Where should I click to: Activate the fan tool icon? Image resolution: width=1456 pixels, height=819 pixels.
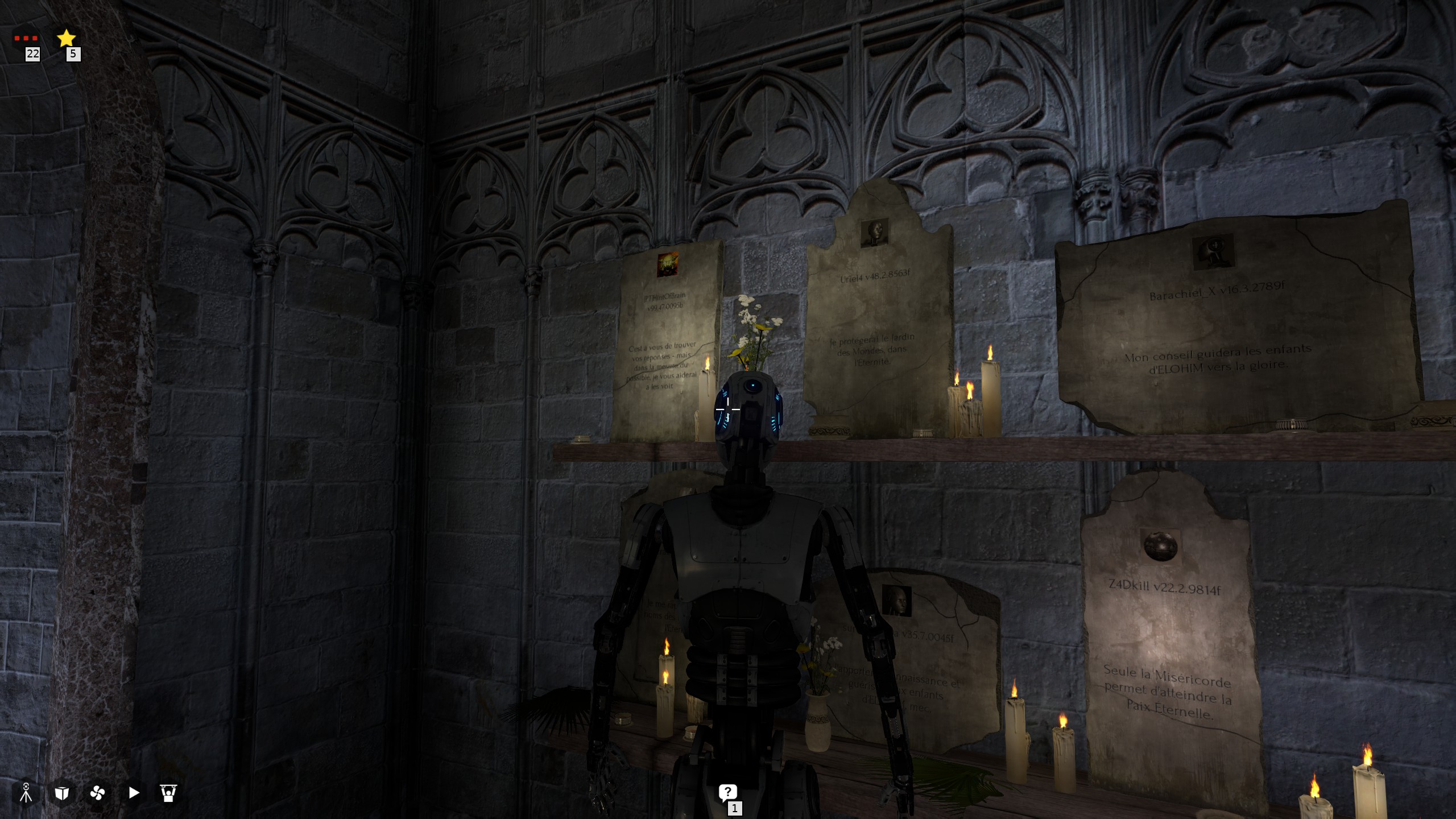pyautogui.click(x=98, y=793)
